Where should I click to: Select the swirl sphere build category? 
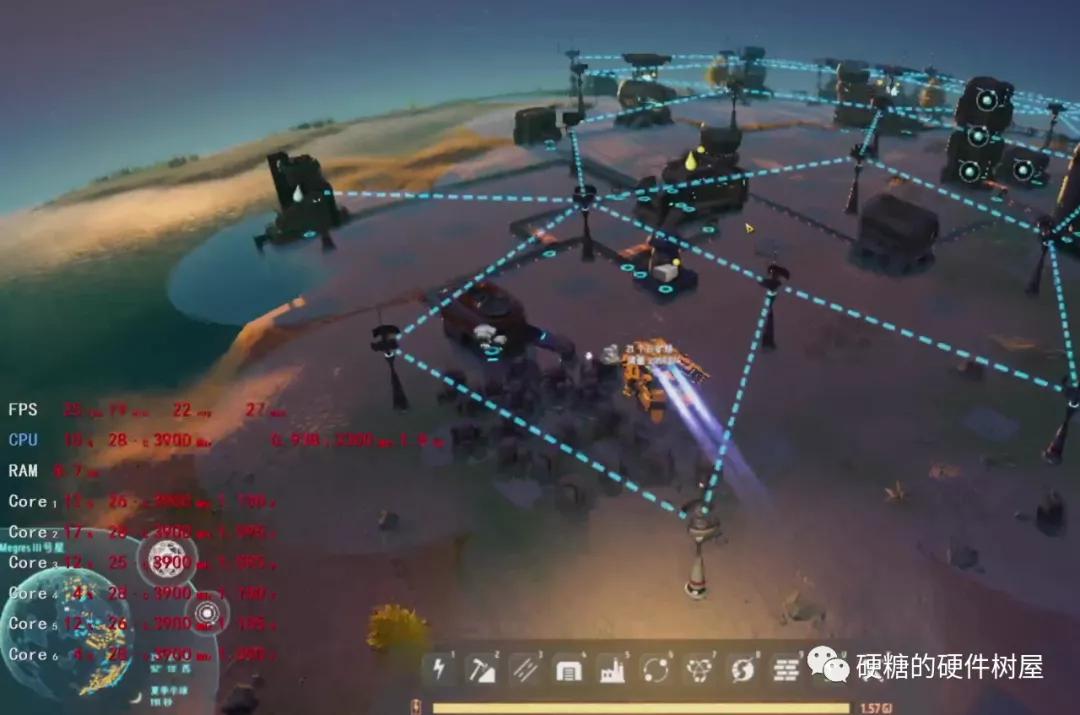pyautogui.click(x=742, y=668)
